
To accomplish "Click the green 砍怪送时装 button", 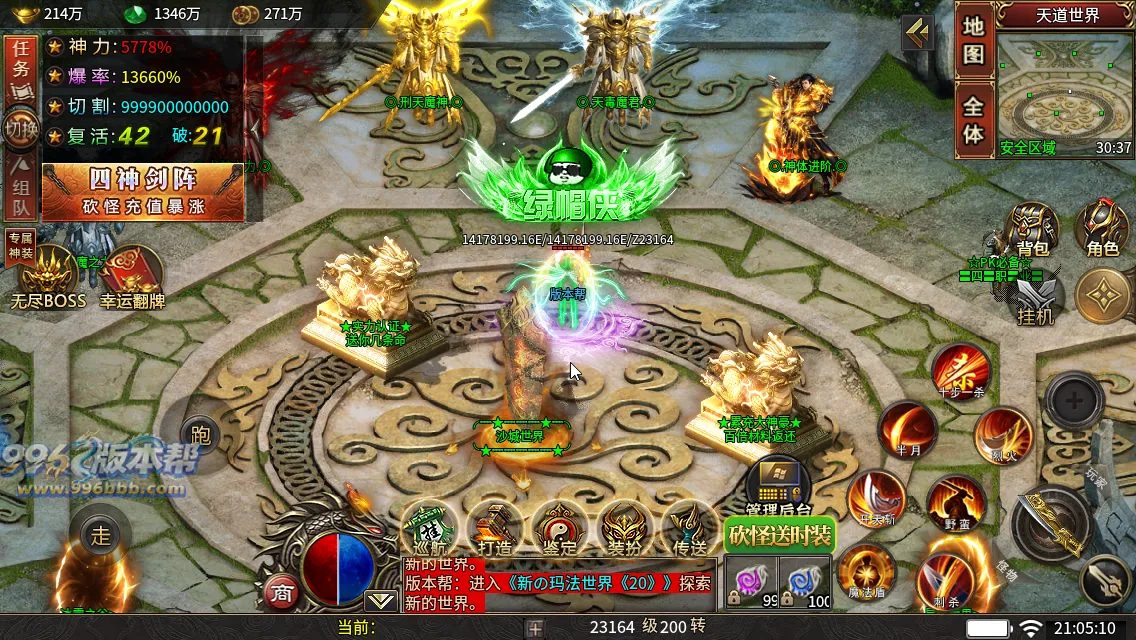I will [780, 535].
